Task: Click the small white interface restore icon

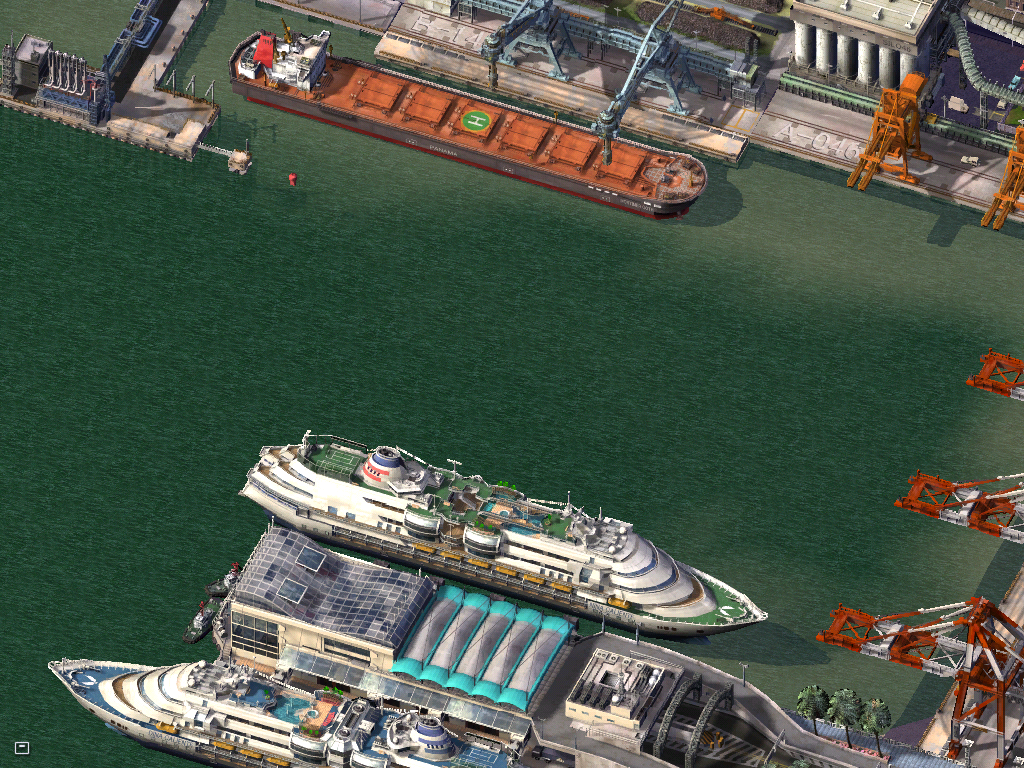Action: tap(22, 747)
